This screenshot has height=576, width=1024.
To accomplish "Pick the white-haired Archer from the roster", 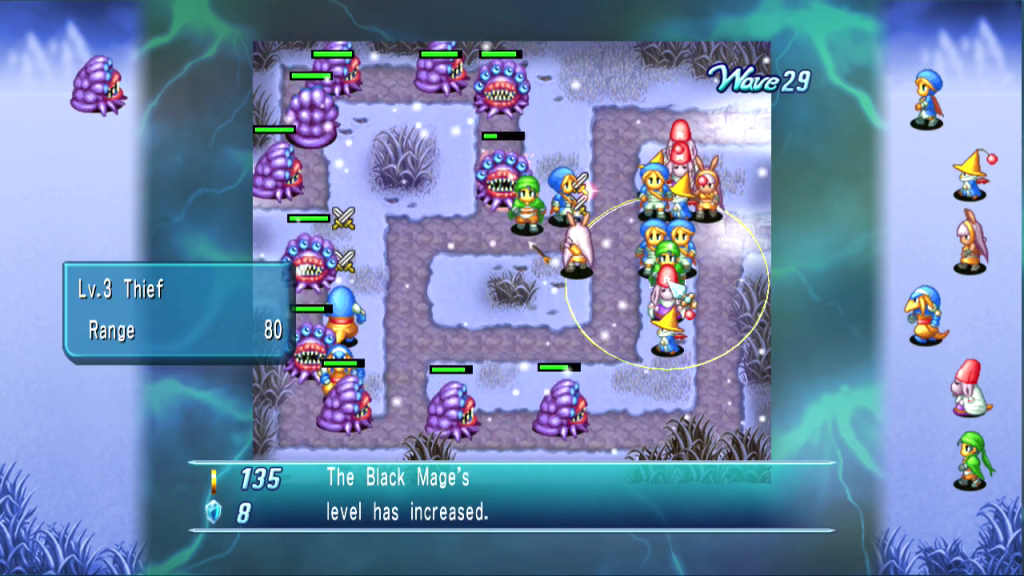I will pos(969,242).
